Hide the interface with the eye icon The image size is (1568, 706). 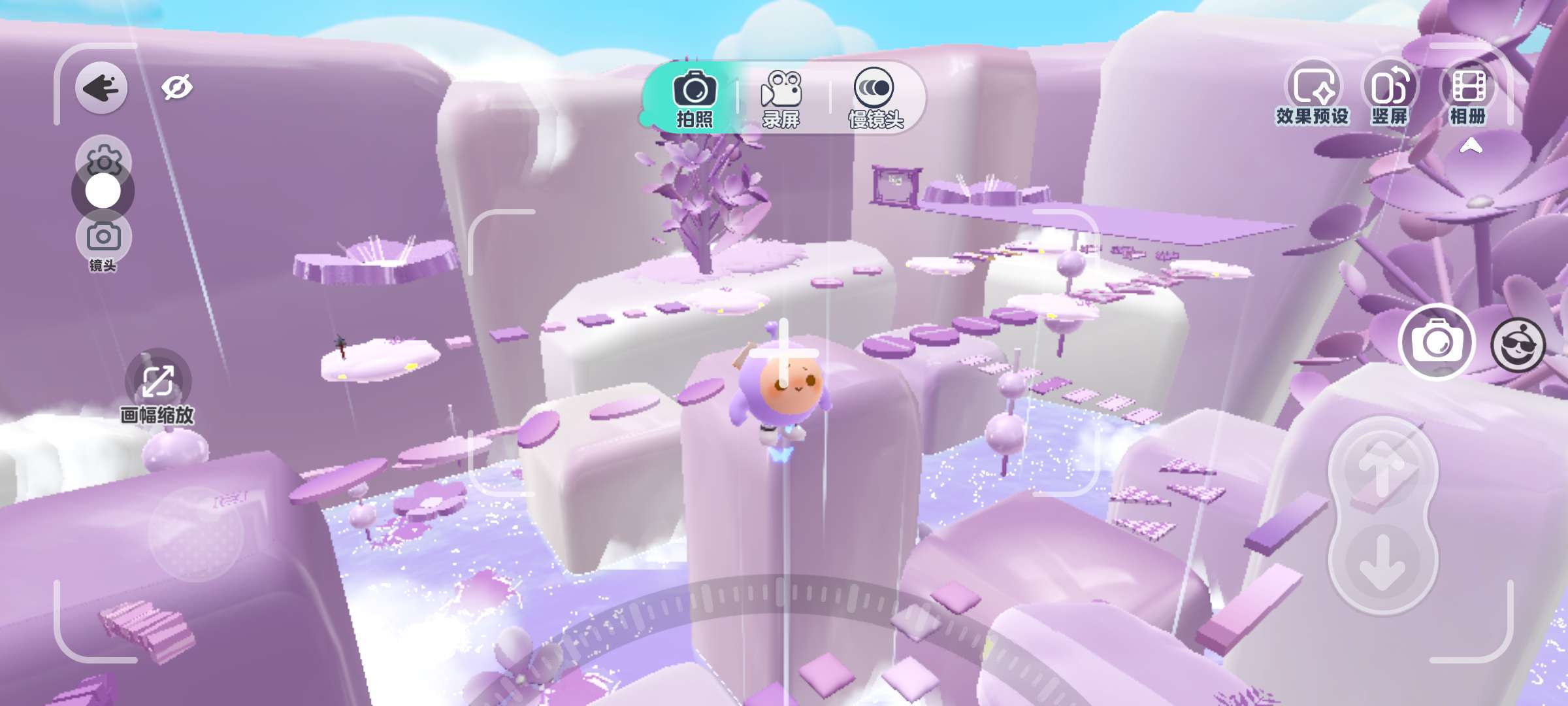click(x=177, y=88)
